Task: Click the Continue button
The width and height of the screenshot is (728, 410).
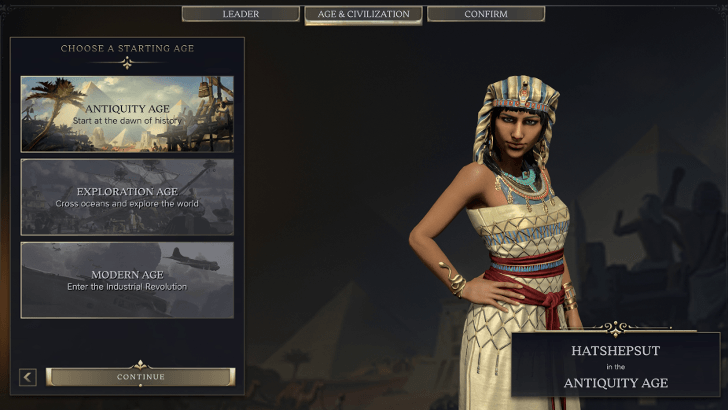Action: [x=140, y=377]
